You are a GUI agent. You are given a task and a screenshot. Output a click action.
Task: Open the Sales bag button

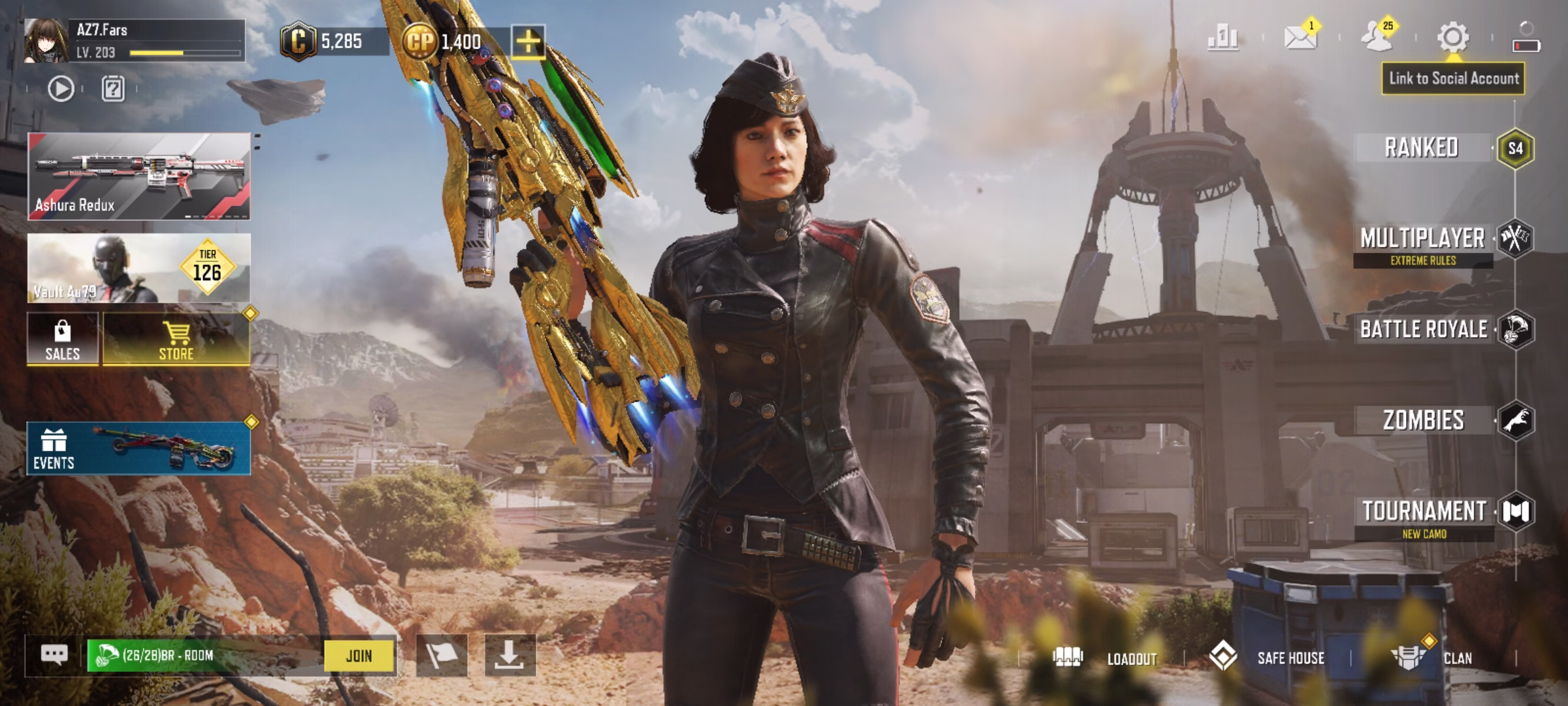pos(63,339)
